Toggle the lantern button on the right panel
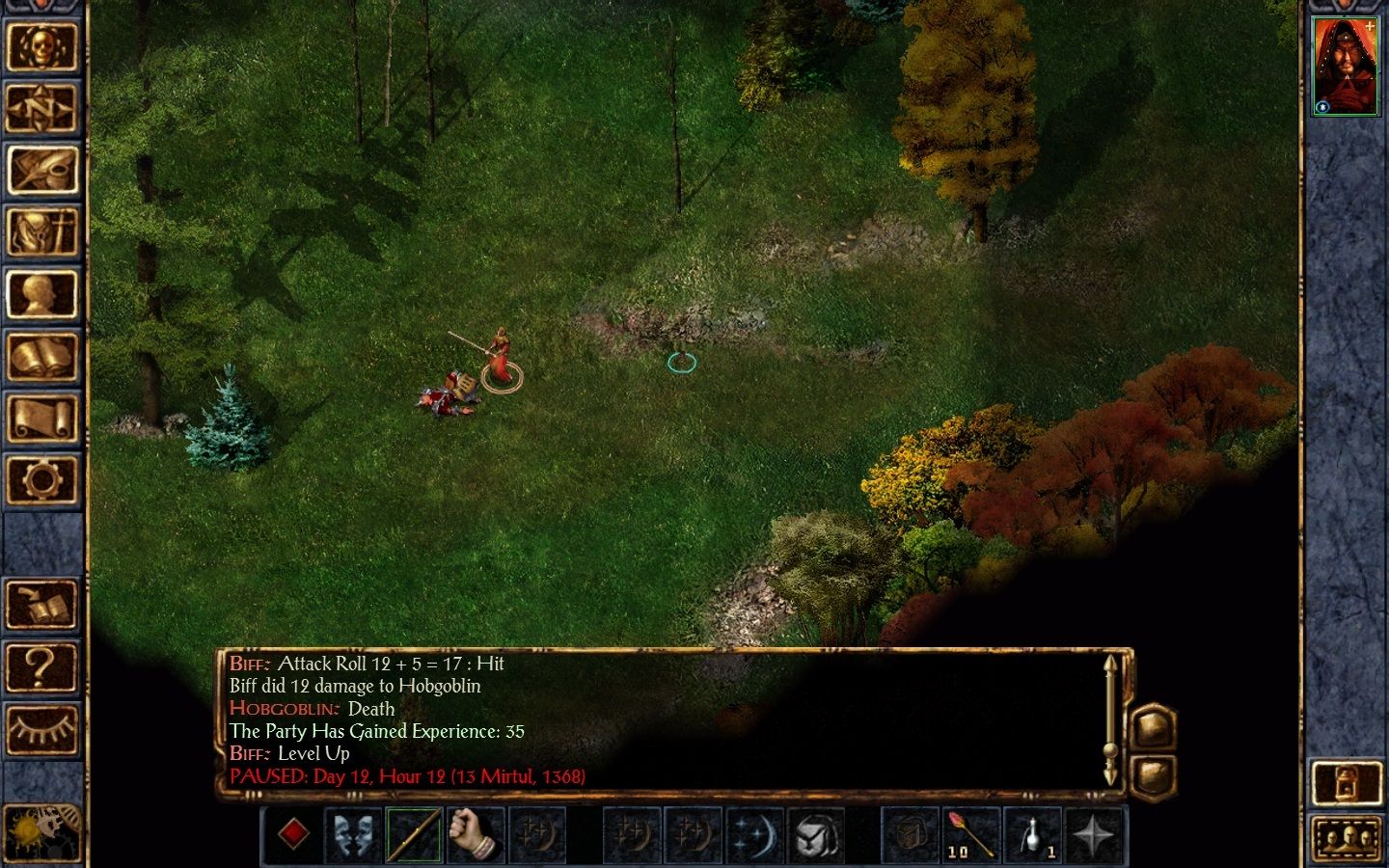 (1347, 782)
